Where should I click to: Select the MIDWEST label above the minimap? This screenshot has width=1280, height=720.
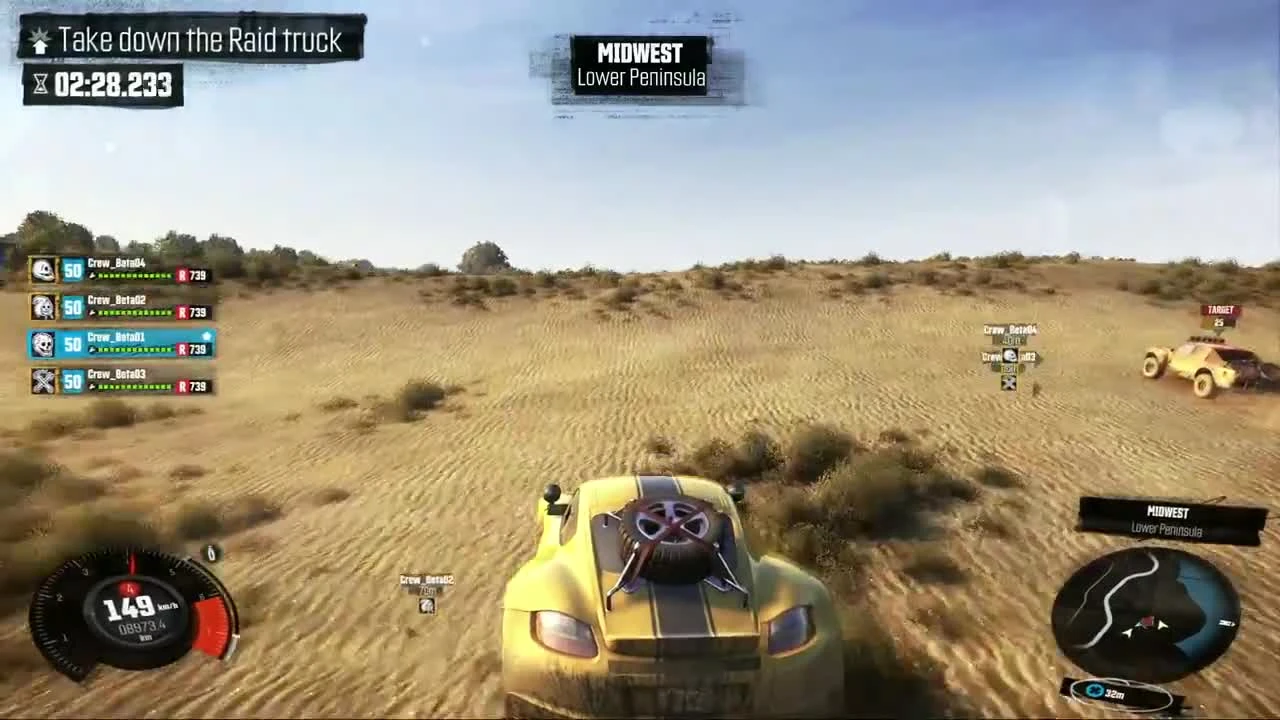click(1166, 512)
